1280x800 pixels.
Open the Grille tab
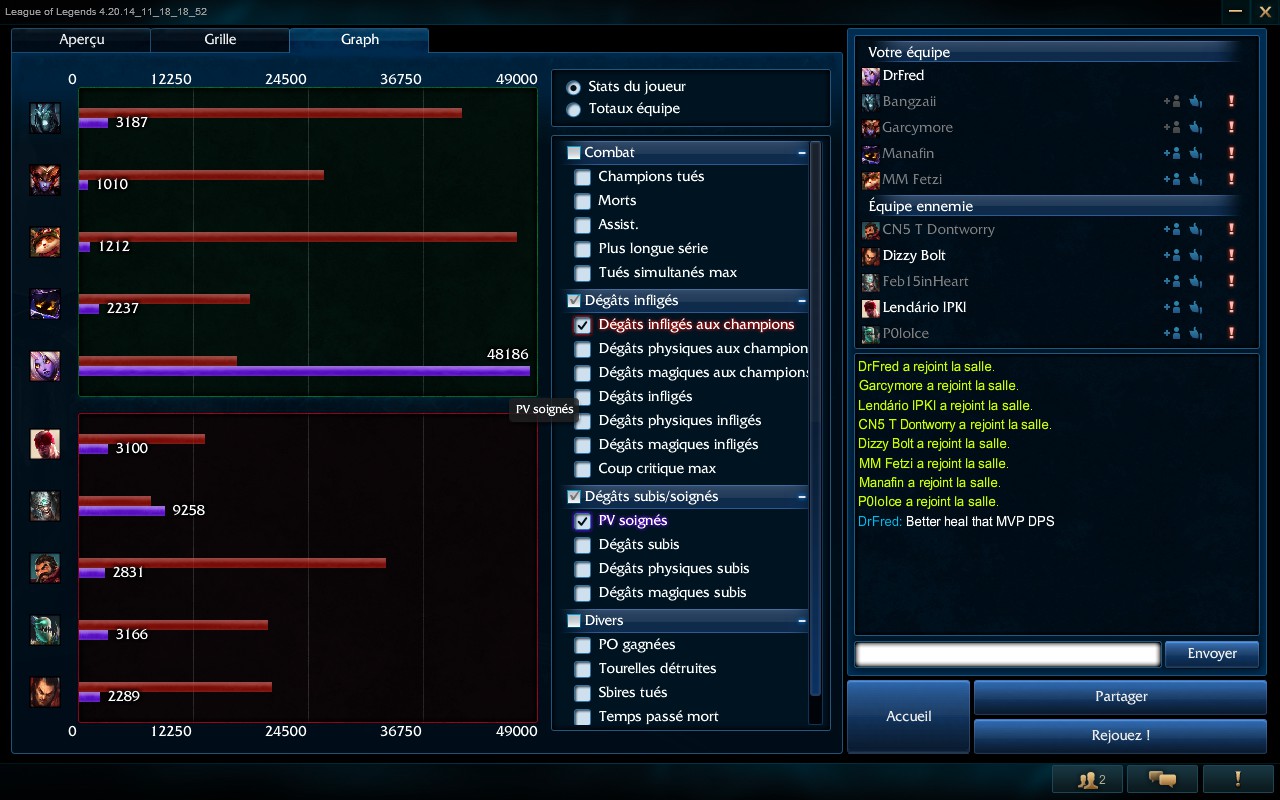click(220, 40)
